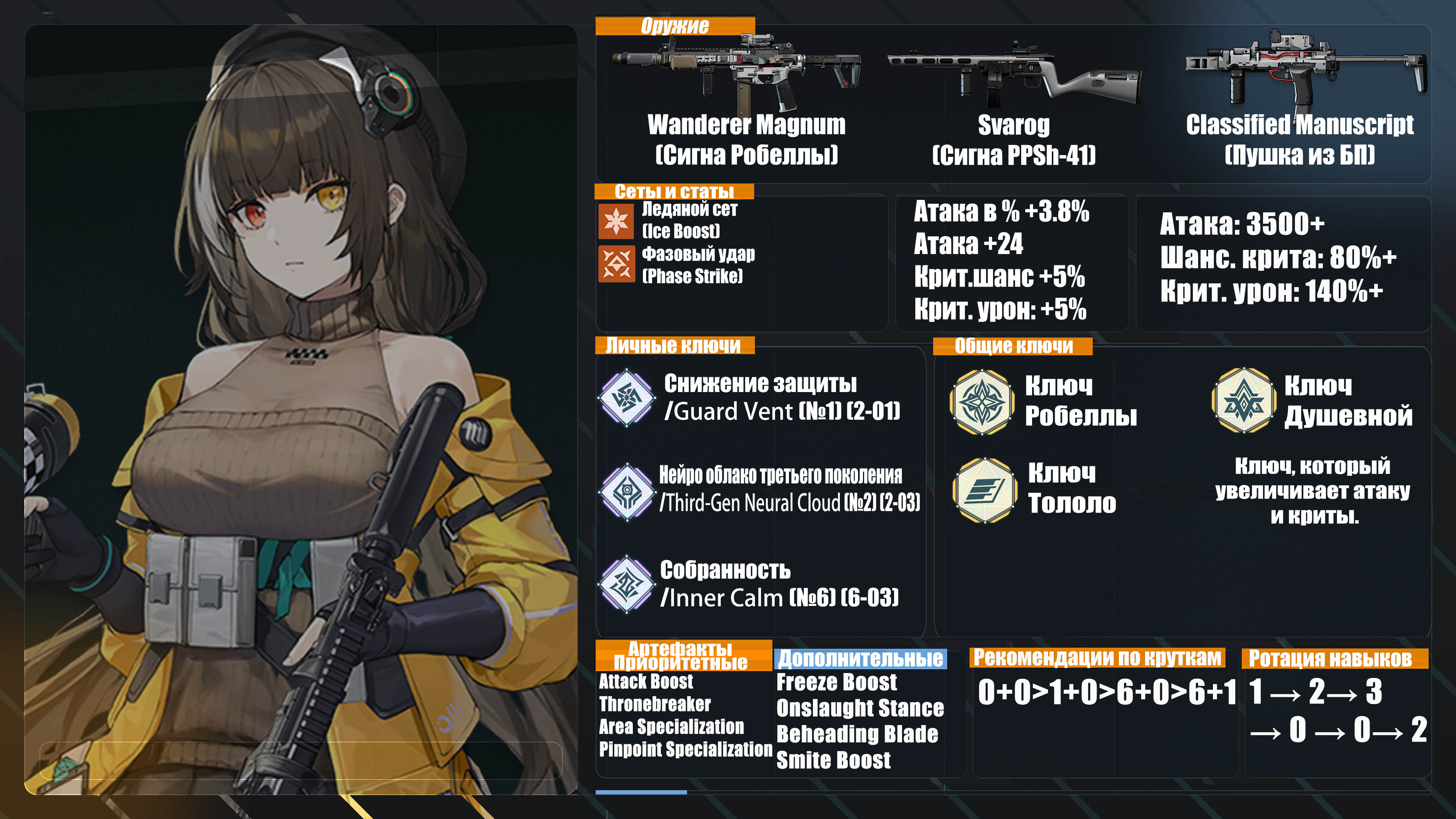The width and height of the screenshot is (1456, 819).
Task: Open the Guard Vent key icon
Action: [x=627, y=397]
